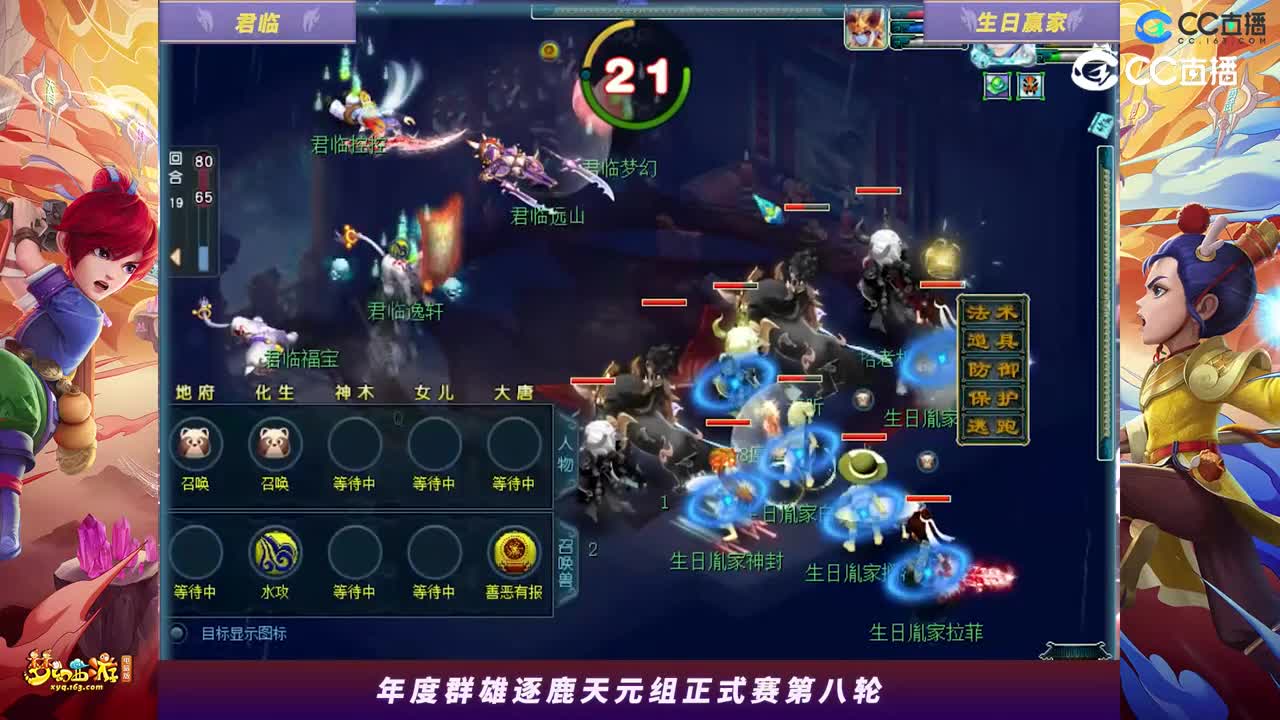Collapse the 回合 panel with its side arrow

pyautogui.click(x=176, y=256)
